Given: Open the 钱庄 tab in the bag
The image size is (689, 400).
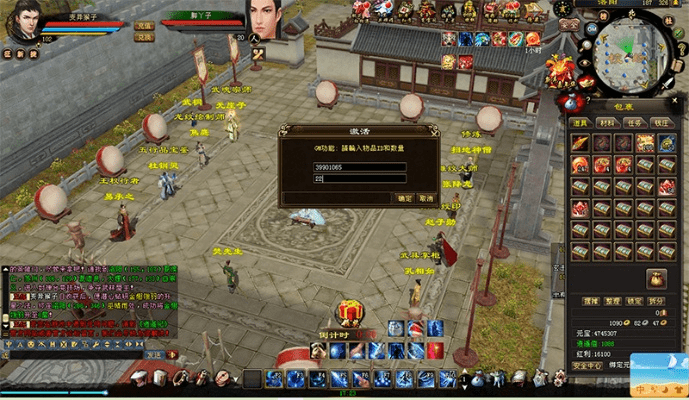Looking at the screenshot, I should pos(660,122).
